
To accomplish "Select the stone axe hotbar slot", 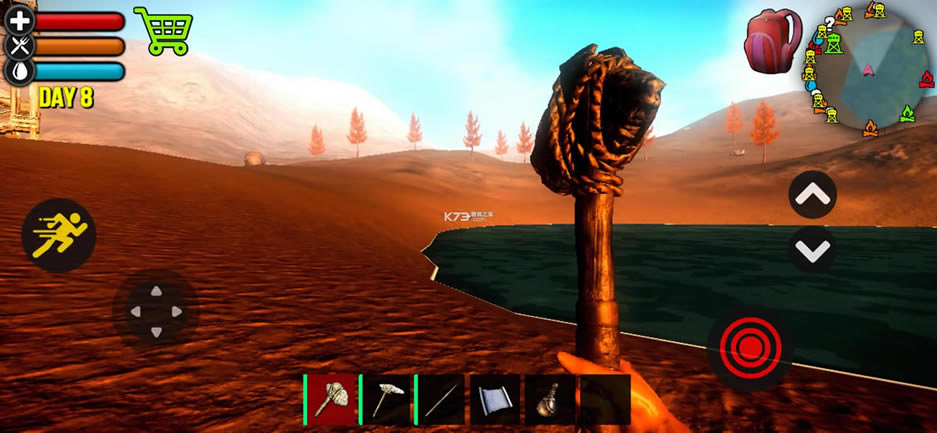I will [x=332, y=399].
